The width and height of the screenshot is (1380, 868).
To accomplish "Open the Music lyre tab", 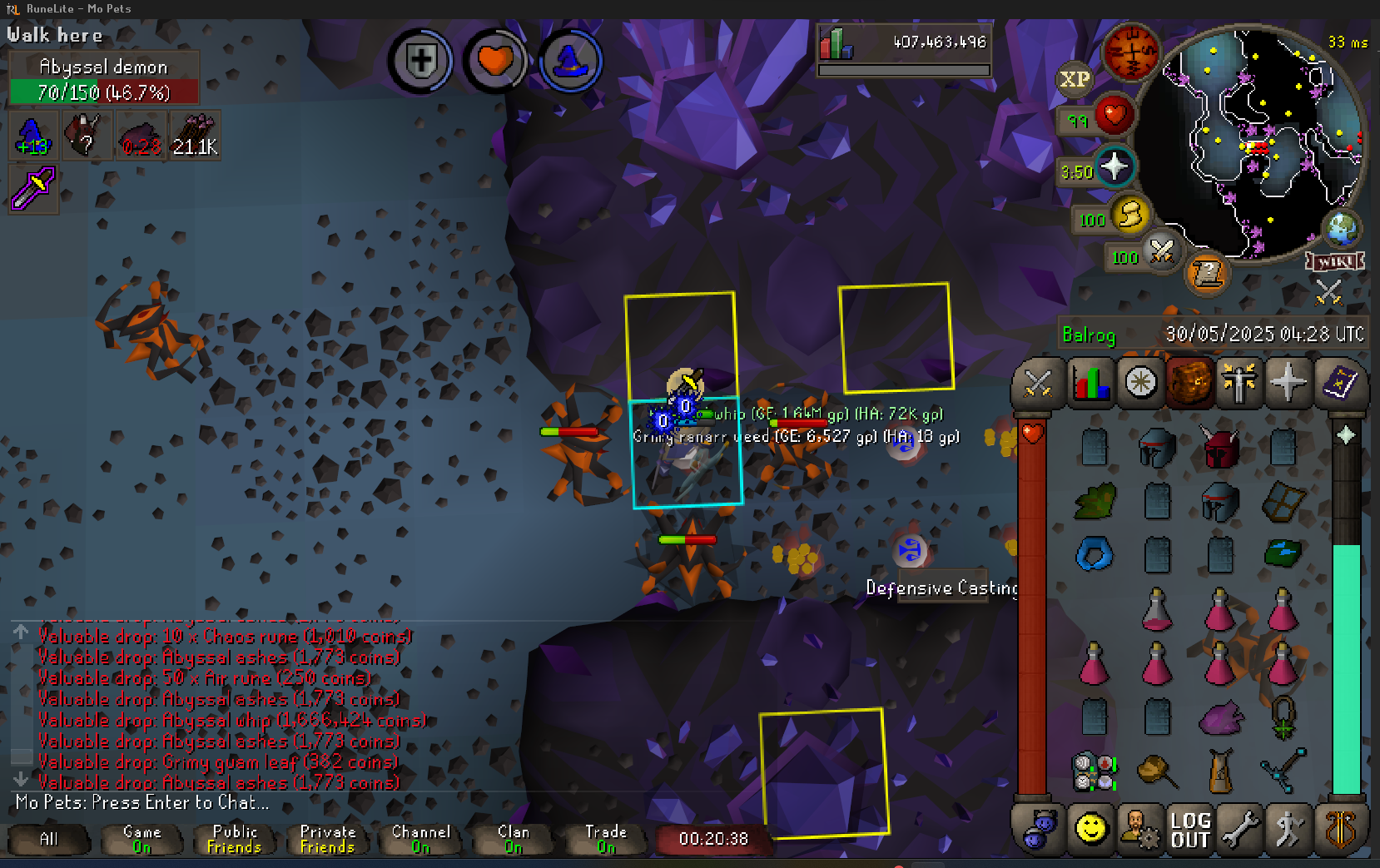I will [1339, 830].
